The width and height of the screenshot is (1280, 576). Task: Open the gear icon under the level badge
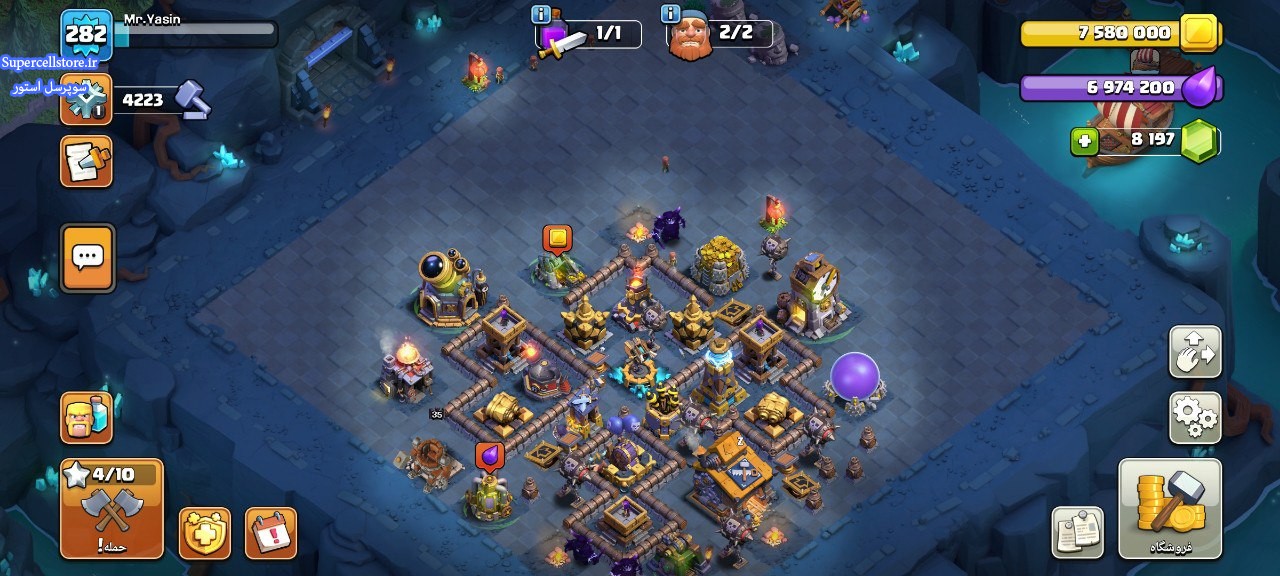click(x=86, y=101)
